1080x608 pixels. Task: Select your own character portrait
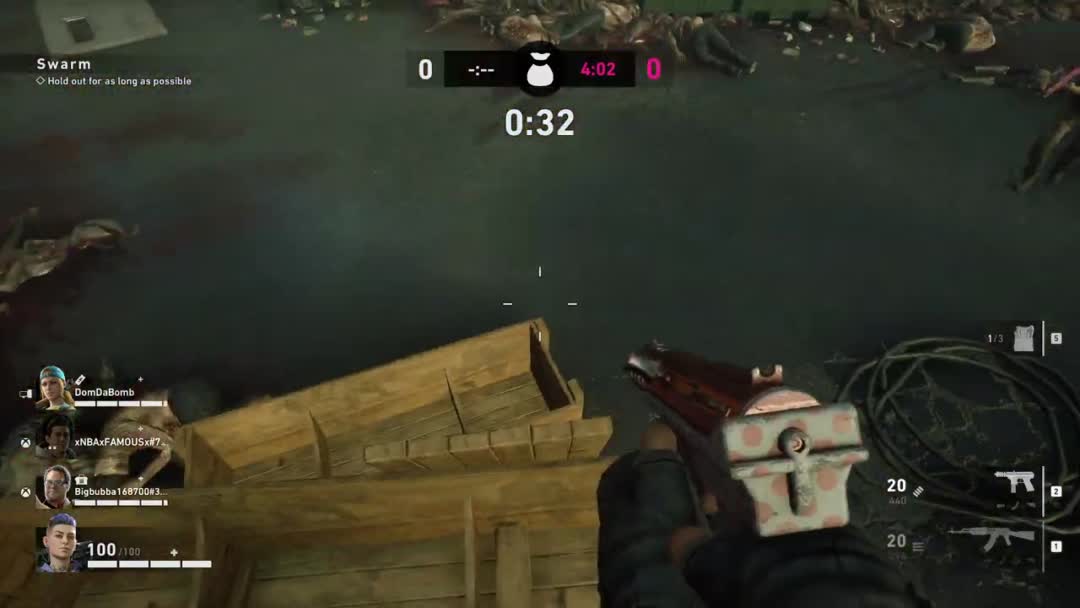(x=58, y=545)
